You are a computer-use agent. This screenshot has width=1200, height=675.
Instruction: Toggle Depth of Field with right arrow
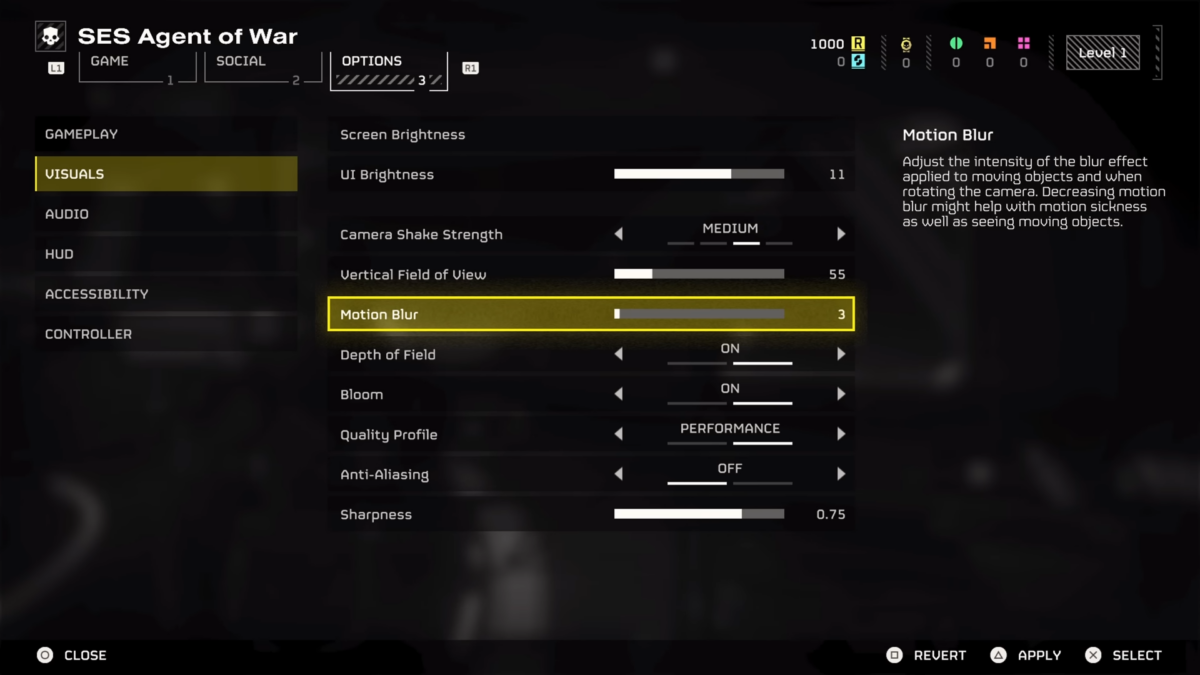pos(841,354)
